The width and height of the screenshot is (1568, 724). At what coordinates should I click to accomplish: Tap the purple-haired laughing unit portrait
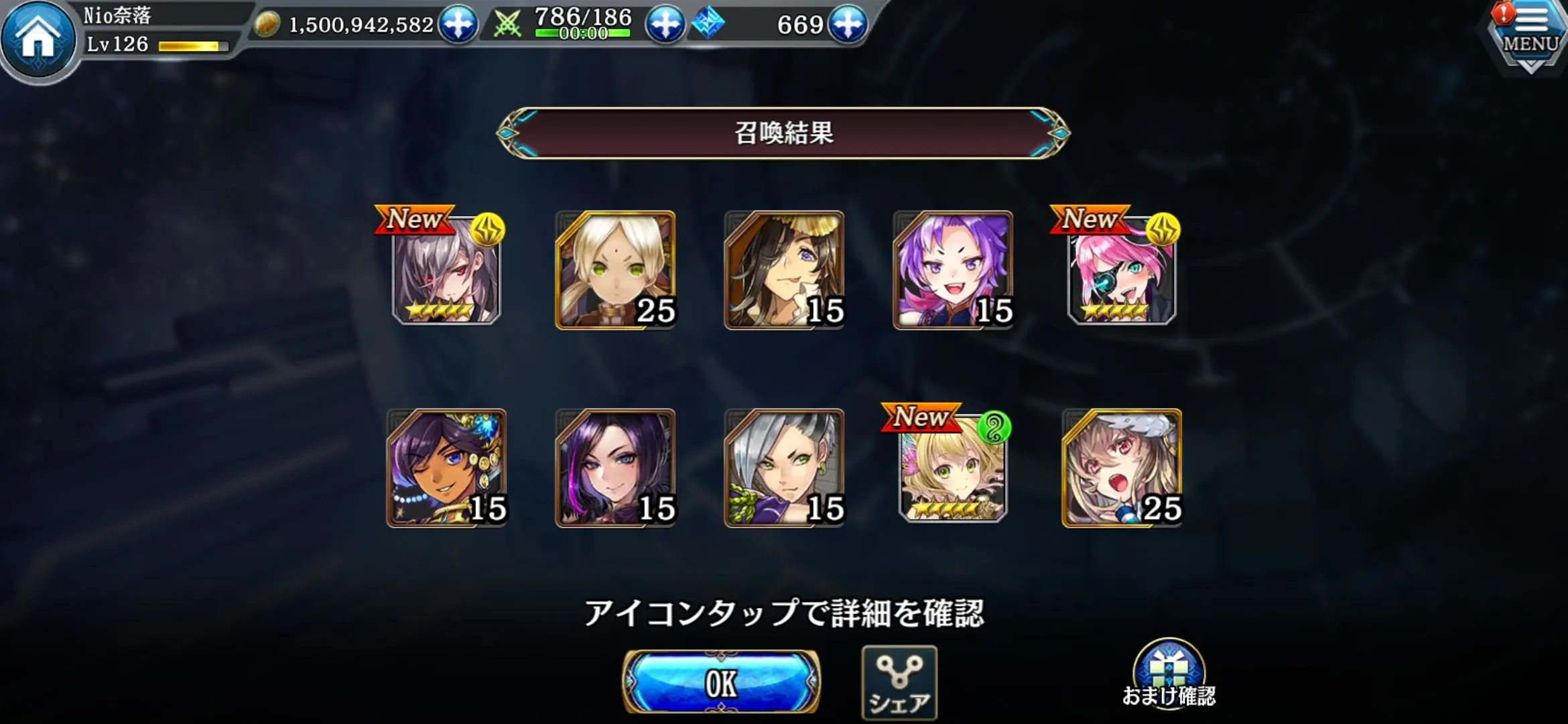953,270
